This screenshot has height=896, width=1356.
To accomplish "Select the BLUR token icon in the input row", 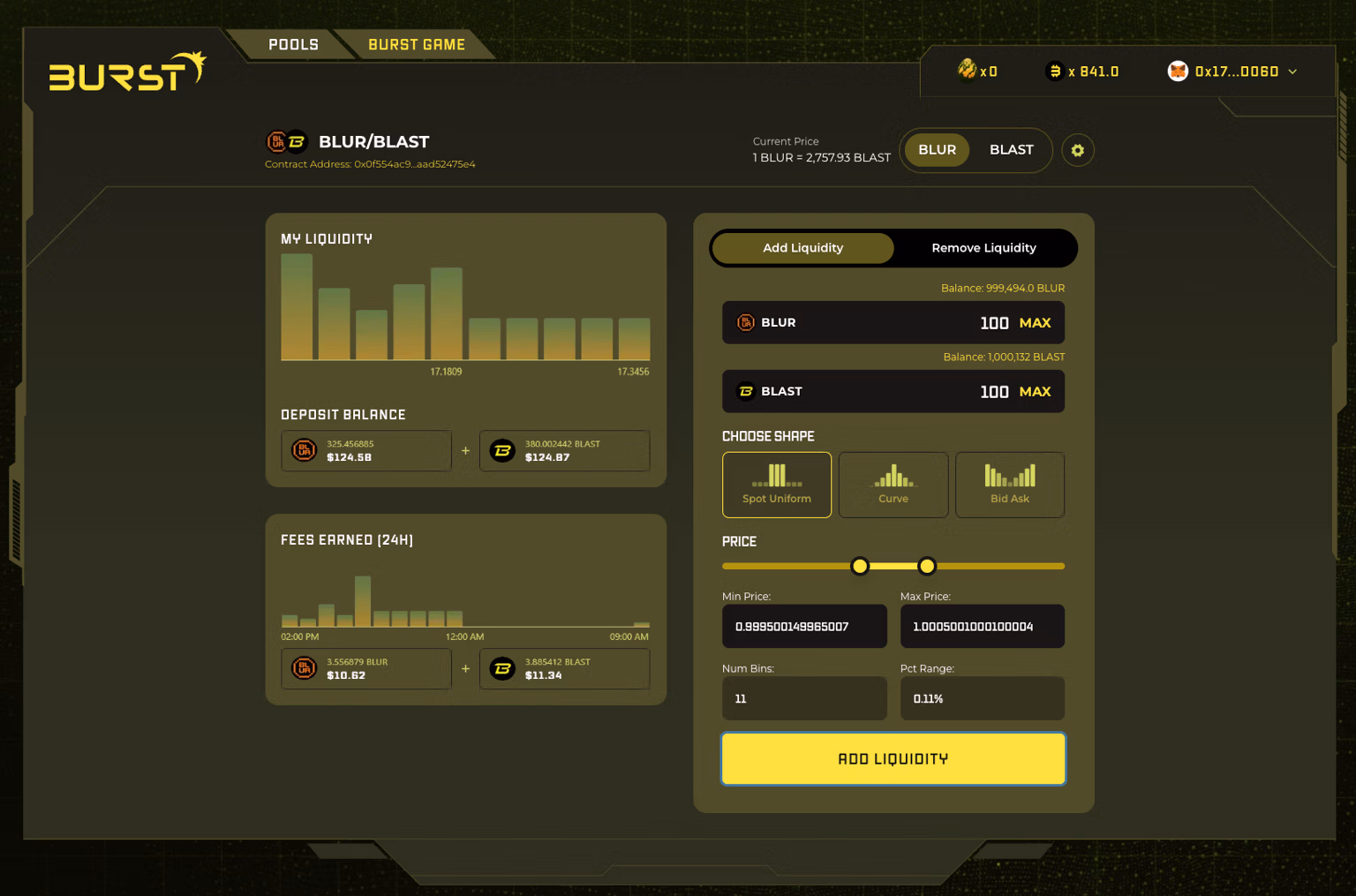I will pyautogui.click(x=746, y=322).
